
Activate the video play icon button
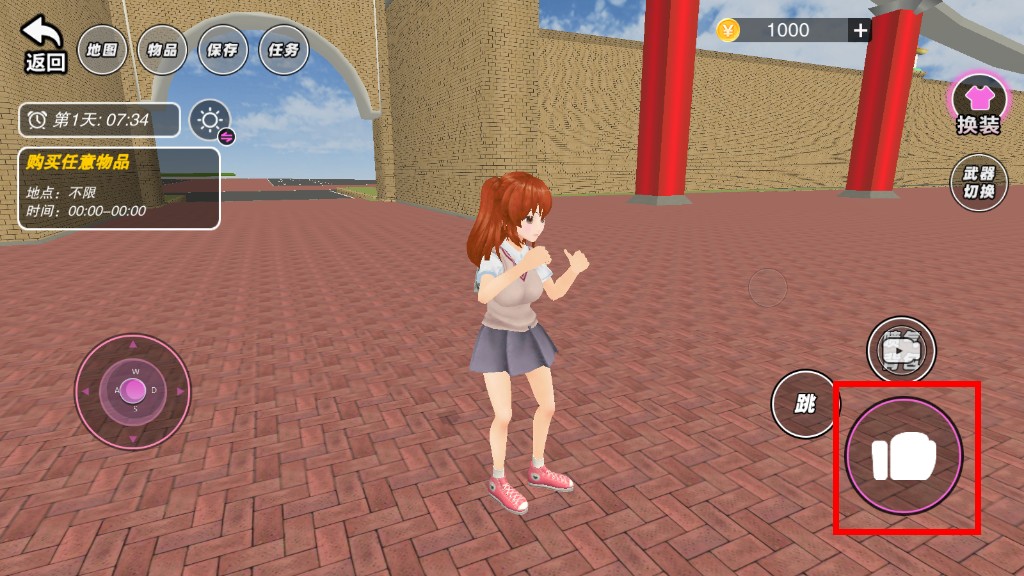901,350
